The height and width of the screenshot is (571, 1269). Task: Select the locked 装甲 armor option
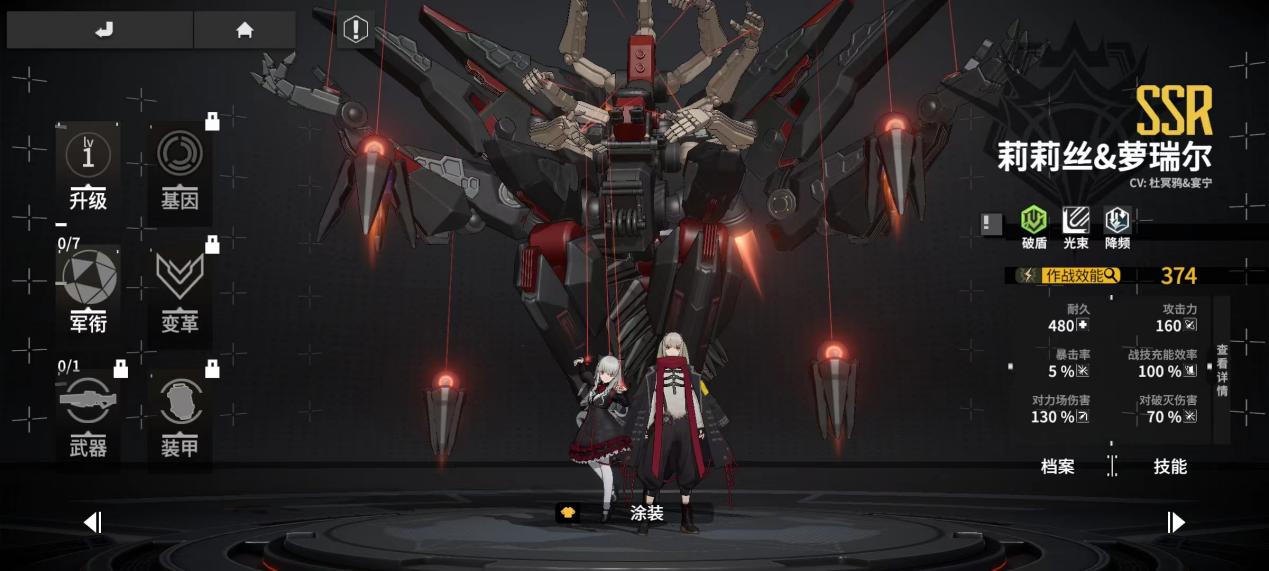coord(180,415)
